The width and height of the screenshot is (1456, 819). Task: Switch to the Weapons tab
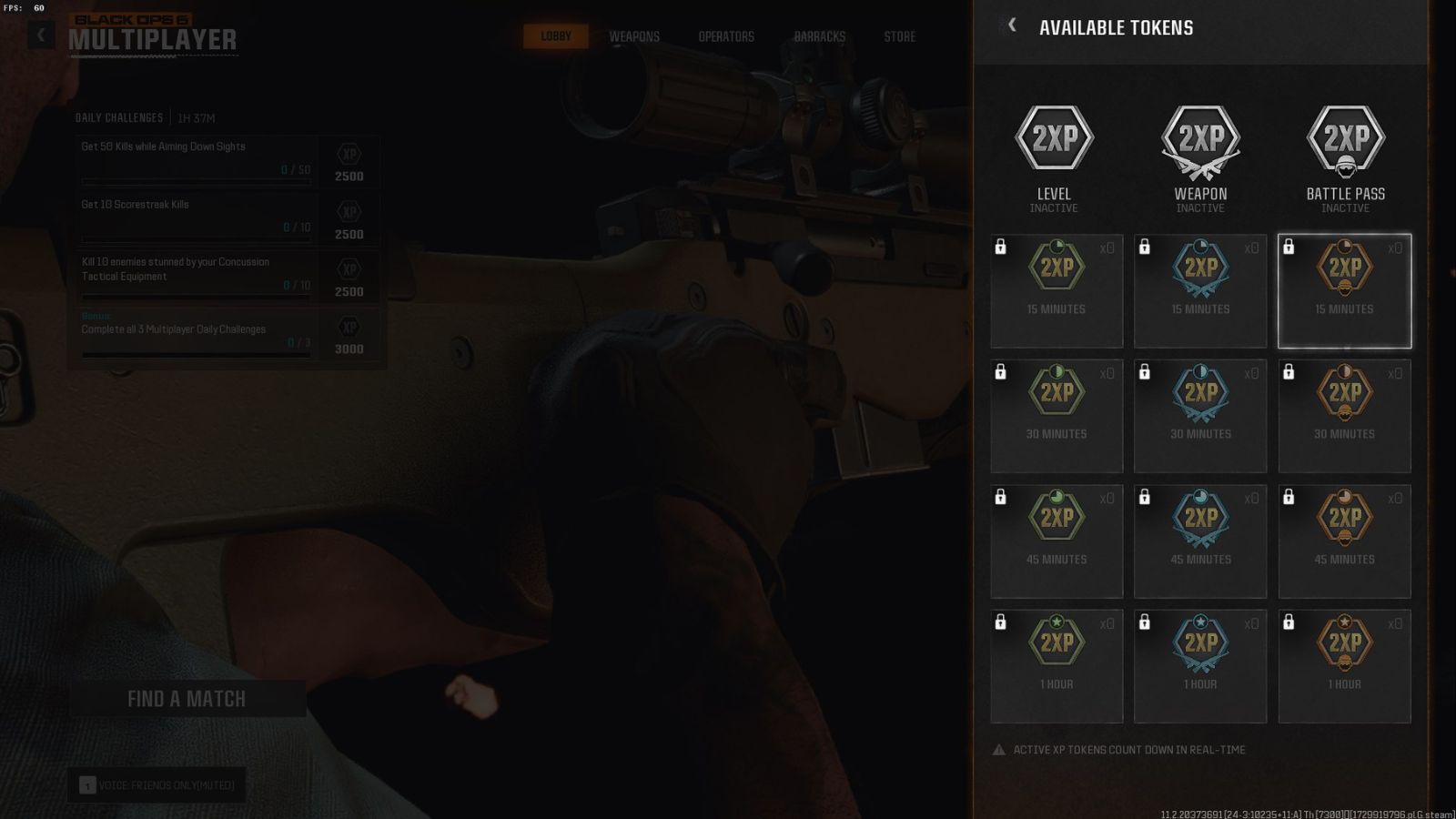(x=634, y=36)
